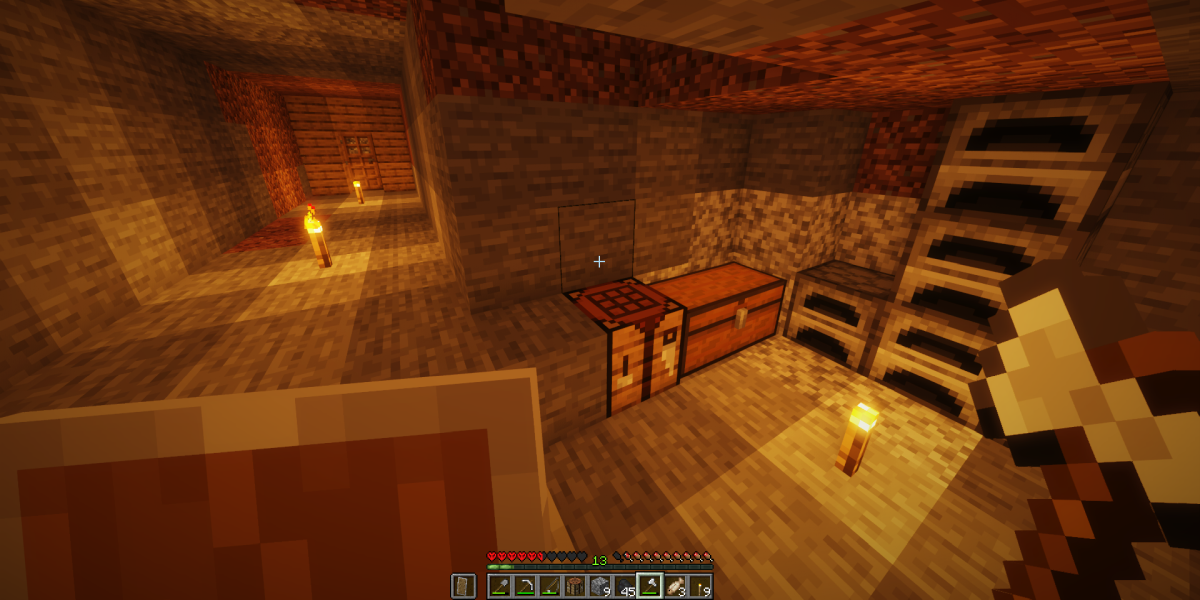Click the highlighted axe hotbar slot
The image size is (1200, 600).
[649, 586]
